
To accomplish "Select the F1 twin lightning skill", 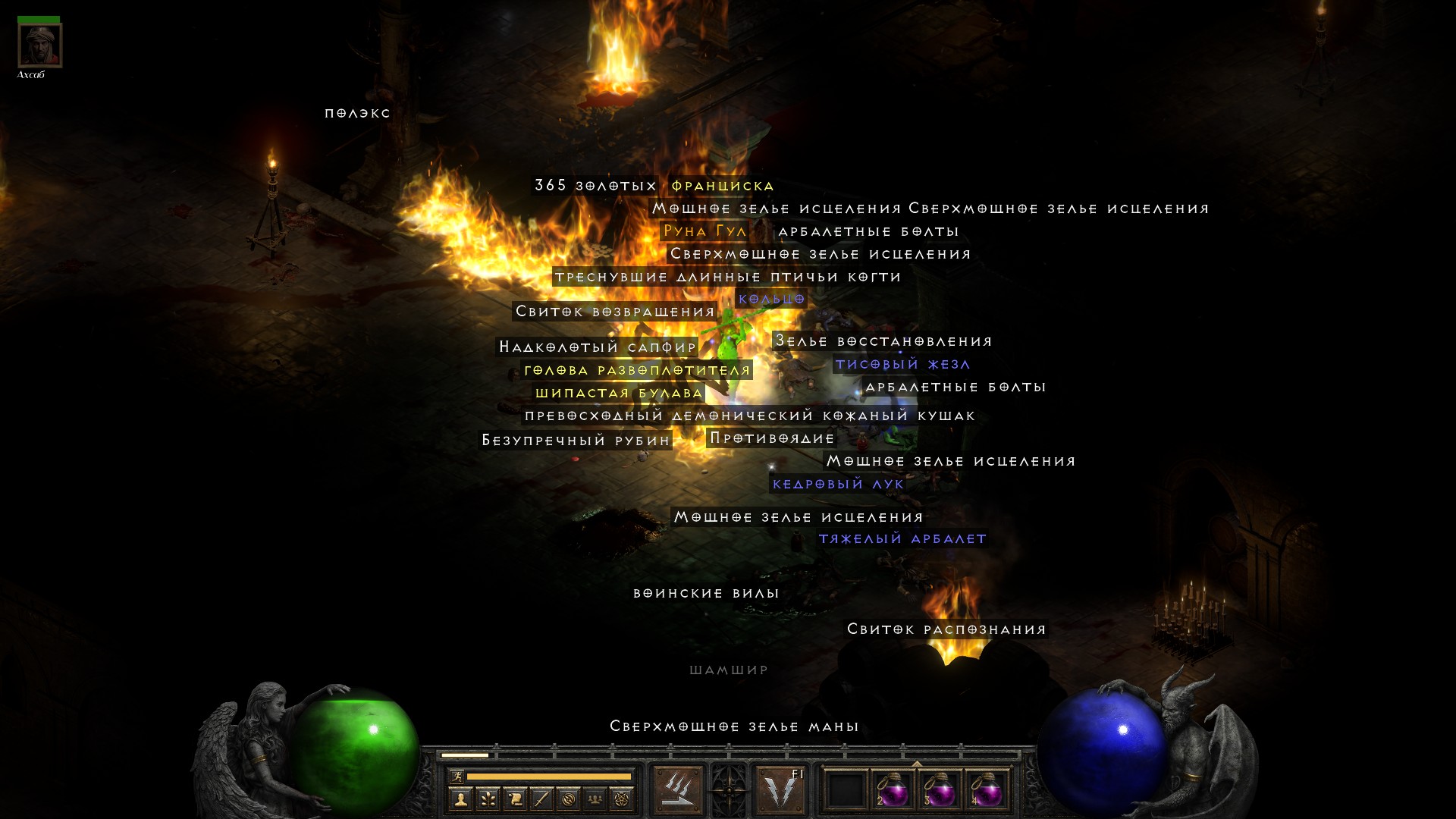I will click(781, 789).
